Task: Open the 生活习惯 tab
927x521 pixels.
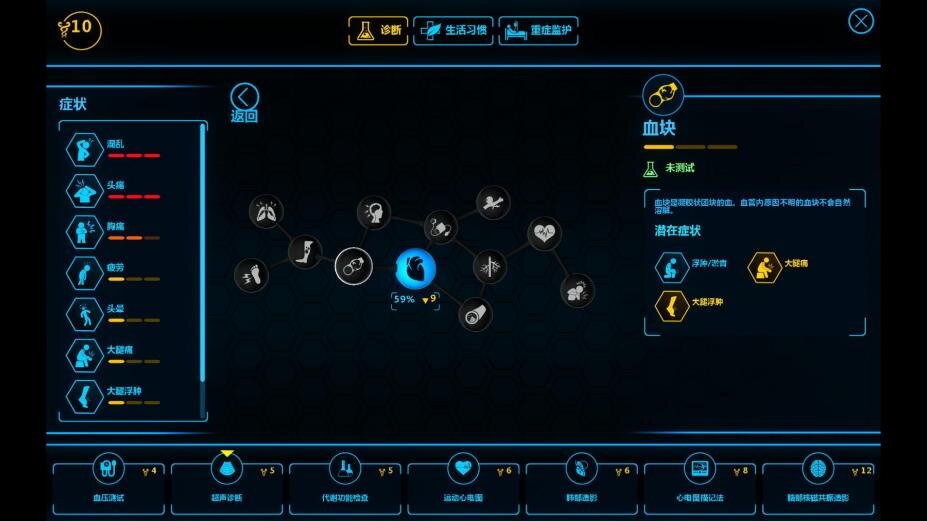Action: tap(453, 31)
